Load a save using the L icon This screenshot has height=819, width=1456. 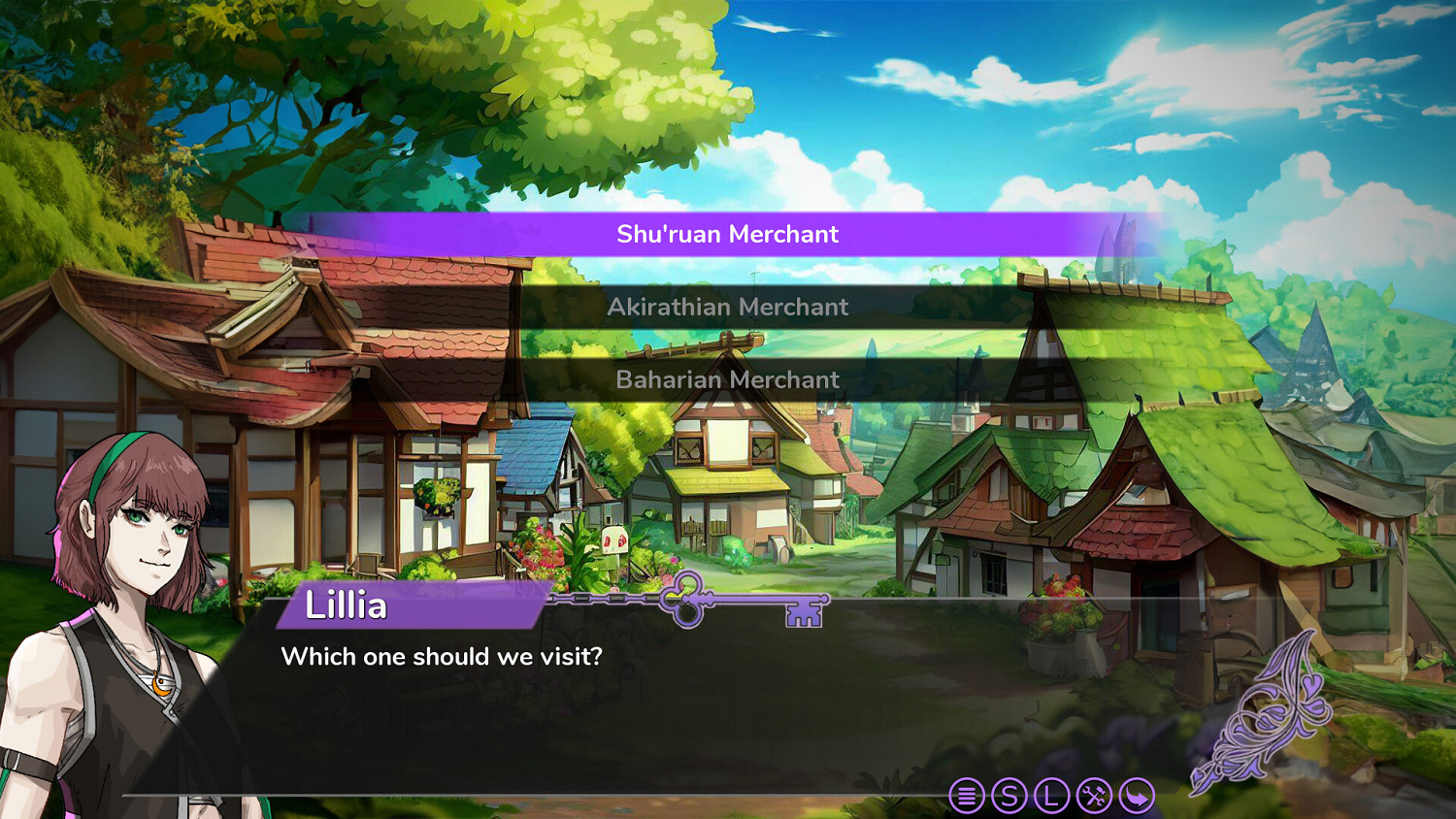click(x=1051, y=795)
